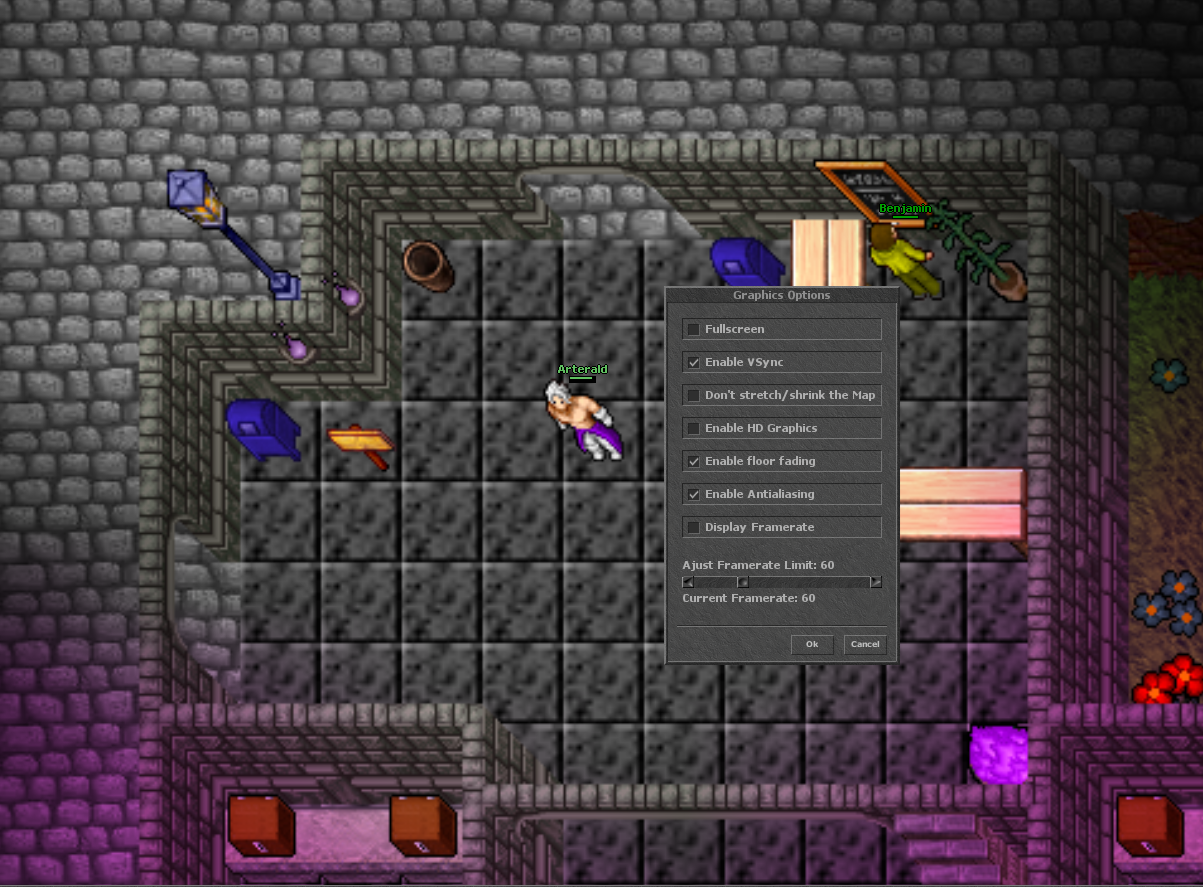Click the framerate slider's right arrow
Screen dimensions: 1203x887
click(876, 582)
